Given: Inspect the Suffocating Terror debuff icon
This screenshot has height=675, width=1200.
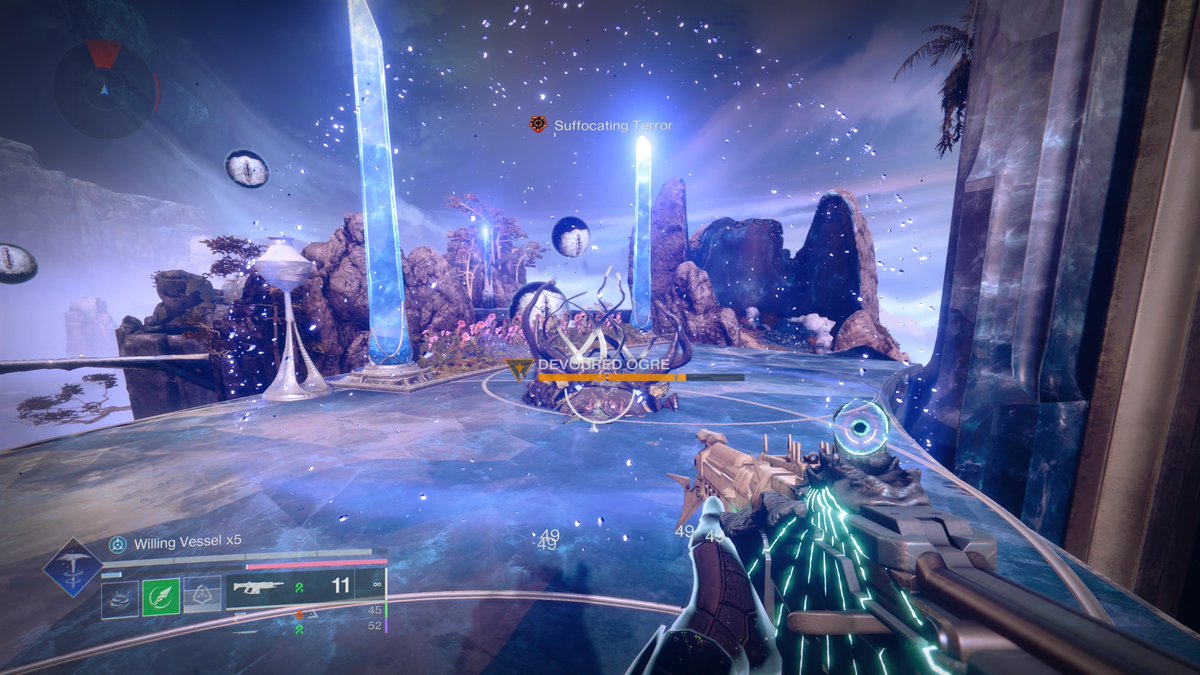Looking at the screenshot, I should point(538,125).
